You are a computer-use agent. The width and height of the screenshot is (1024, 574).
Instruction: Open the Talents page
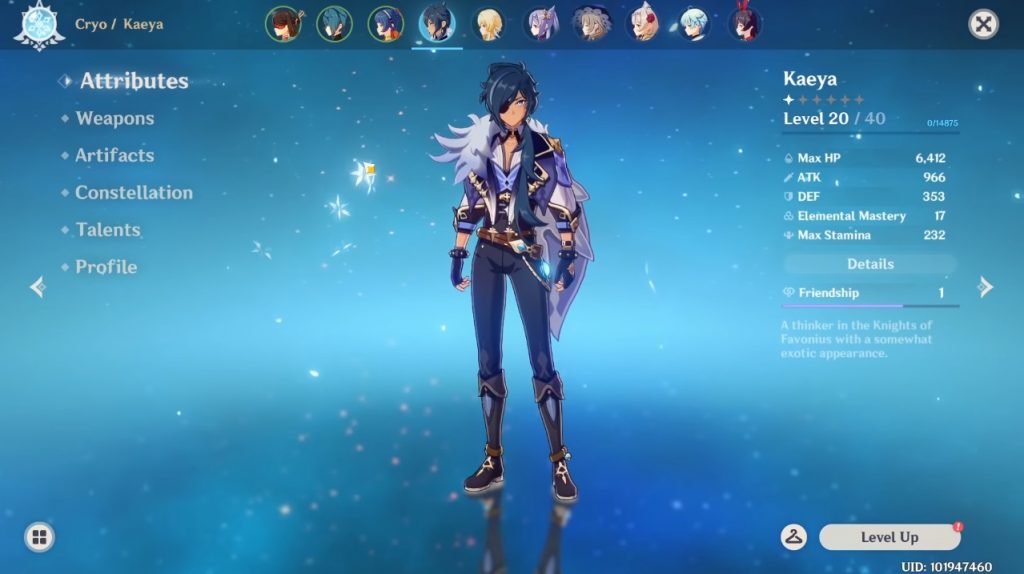pyautogui.click(x=107, y=230)
